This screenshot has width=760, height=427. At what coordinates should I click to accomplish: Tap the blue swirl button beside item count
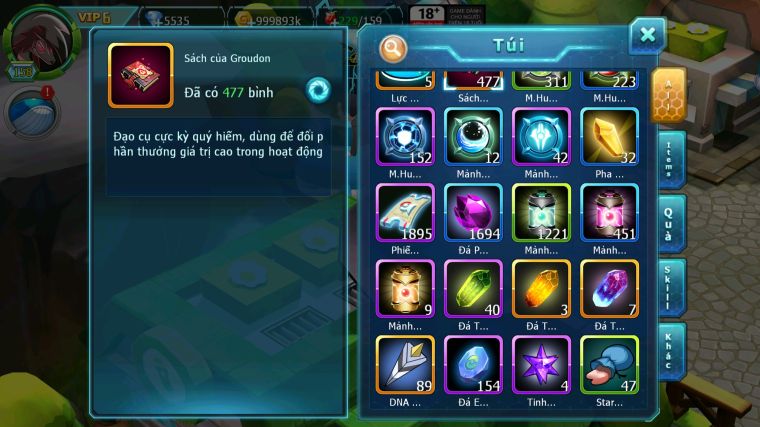318,91
